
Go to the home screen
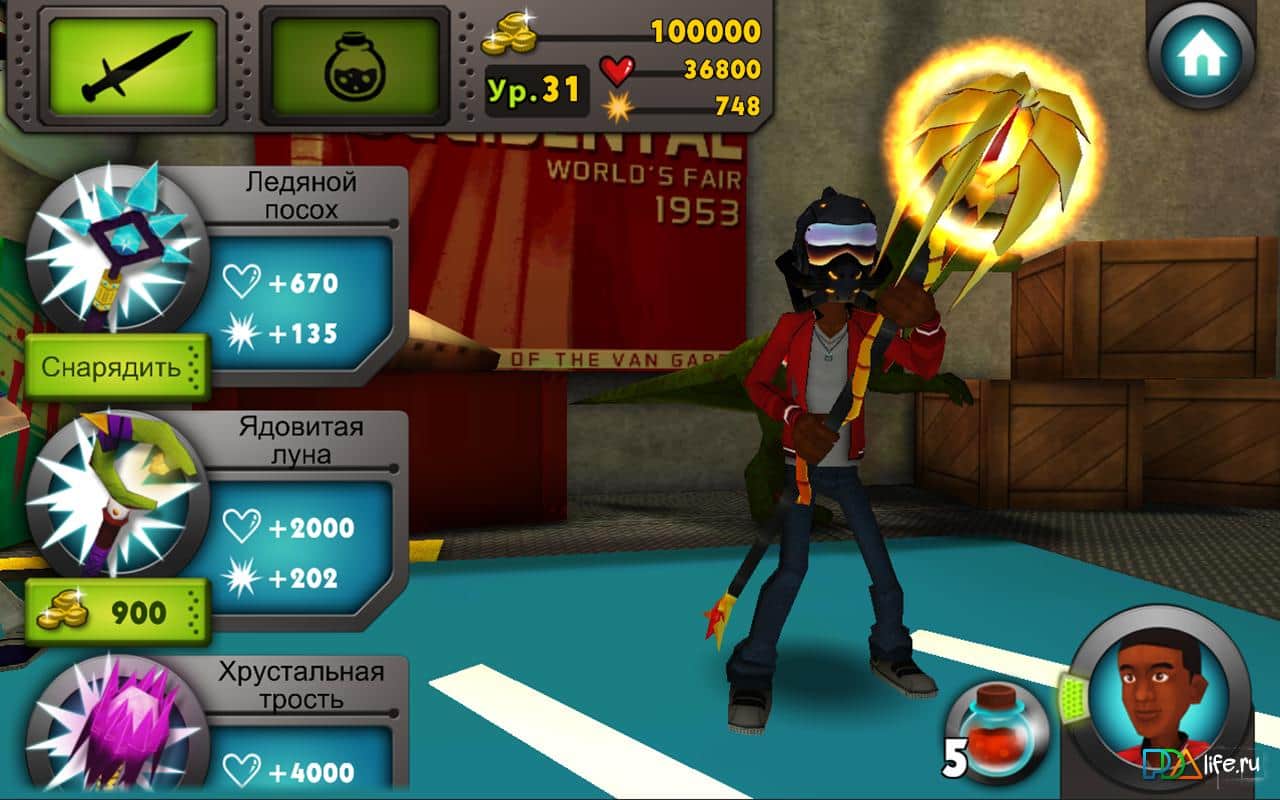click(1201, 57)
